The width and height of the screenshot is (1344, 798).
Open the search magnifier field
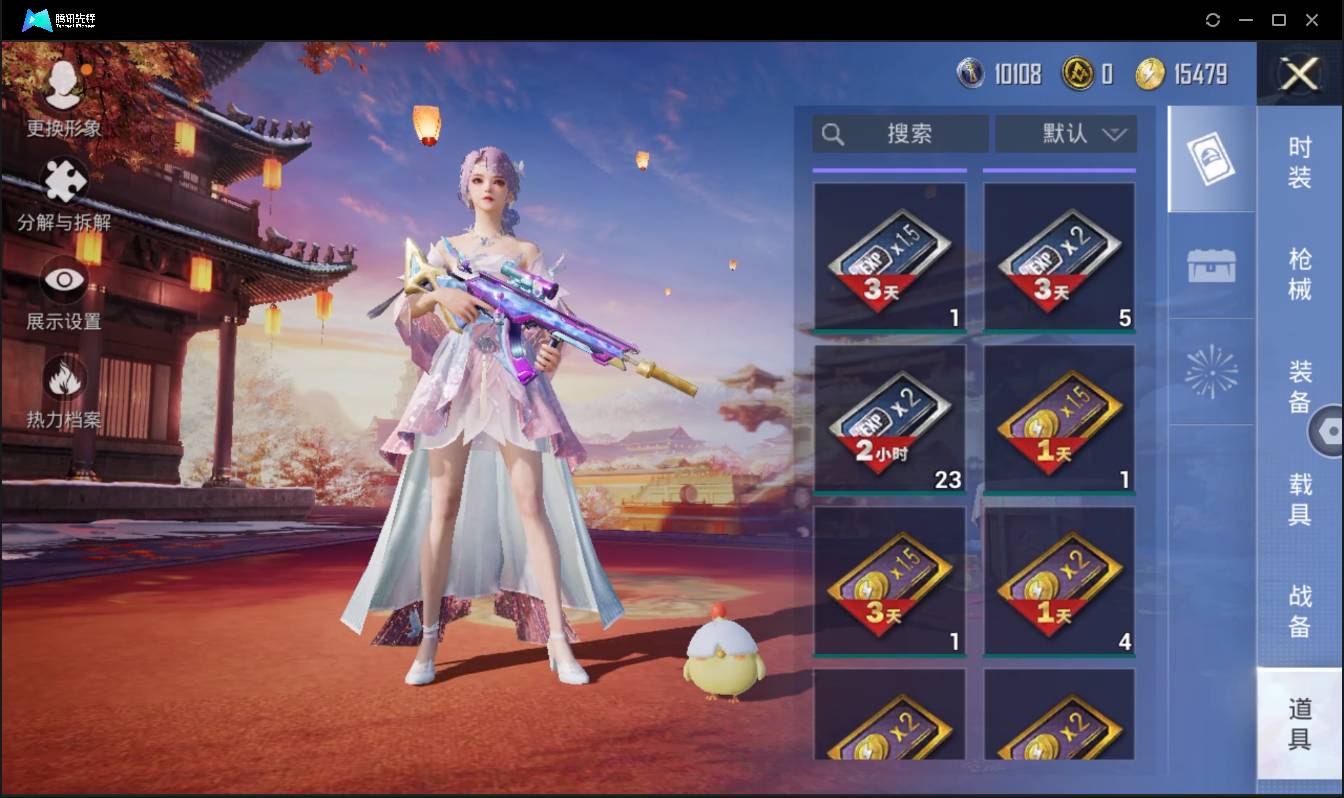pos(898,134)
